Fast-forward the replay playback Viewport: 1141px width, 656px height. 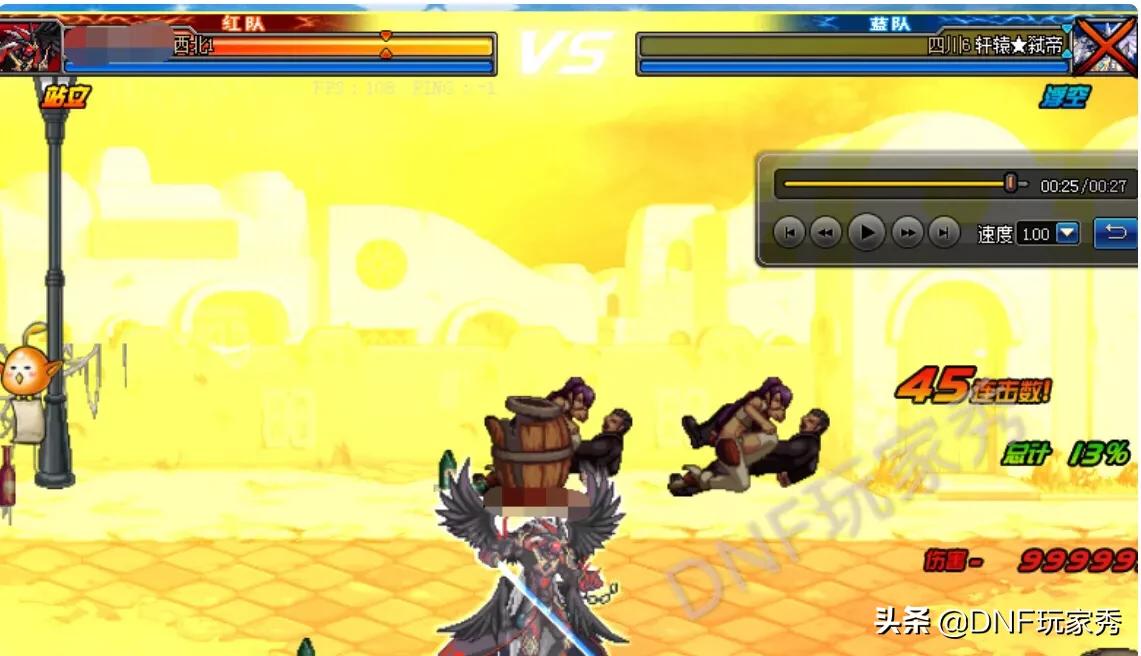tap(907, 233)
